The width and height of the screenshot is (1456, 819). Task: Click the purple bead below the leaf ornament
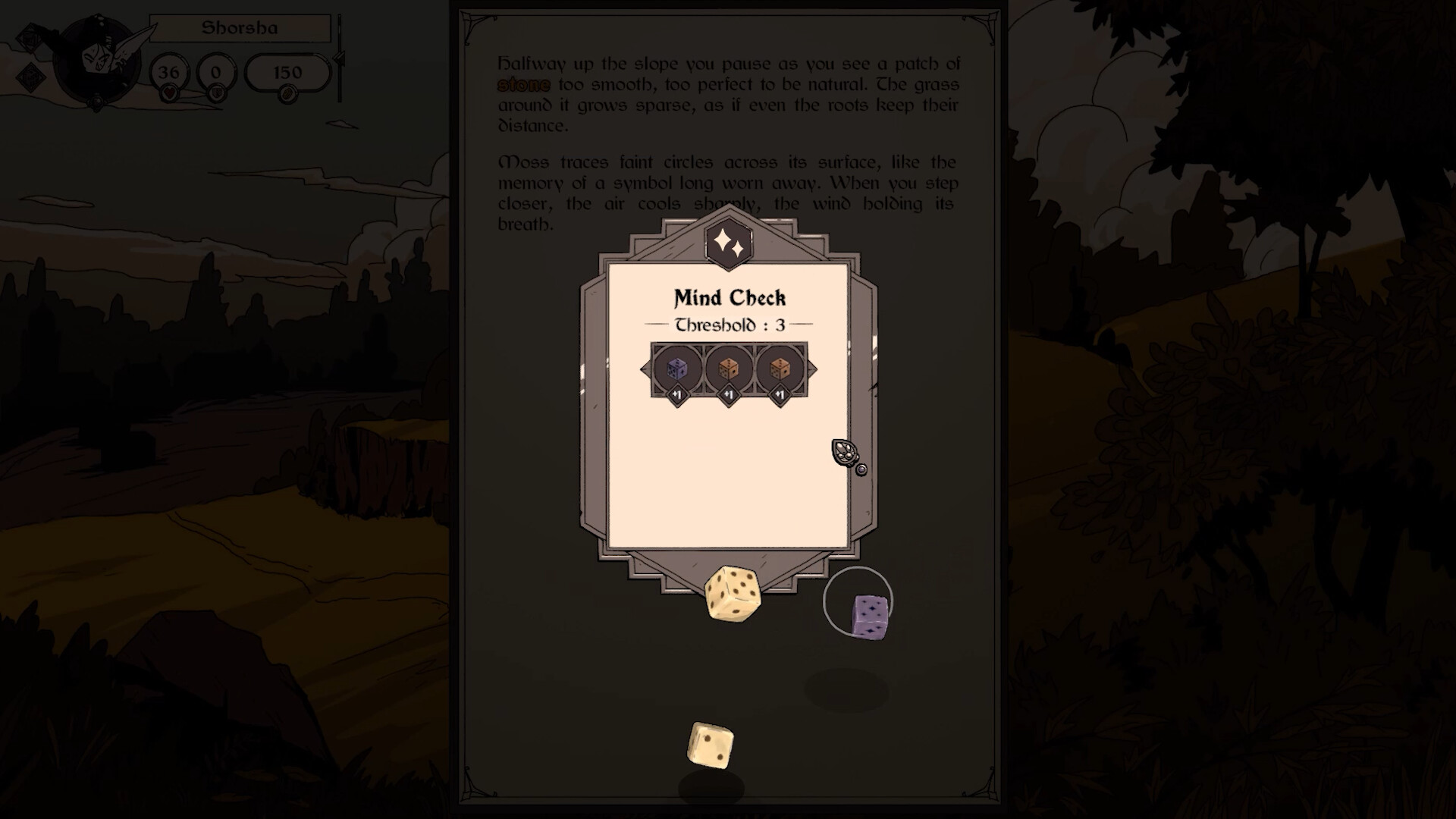862,469
